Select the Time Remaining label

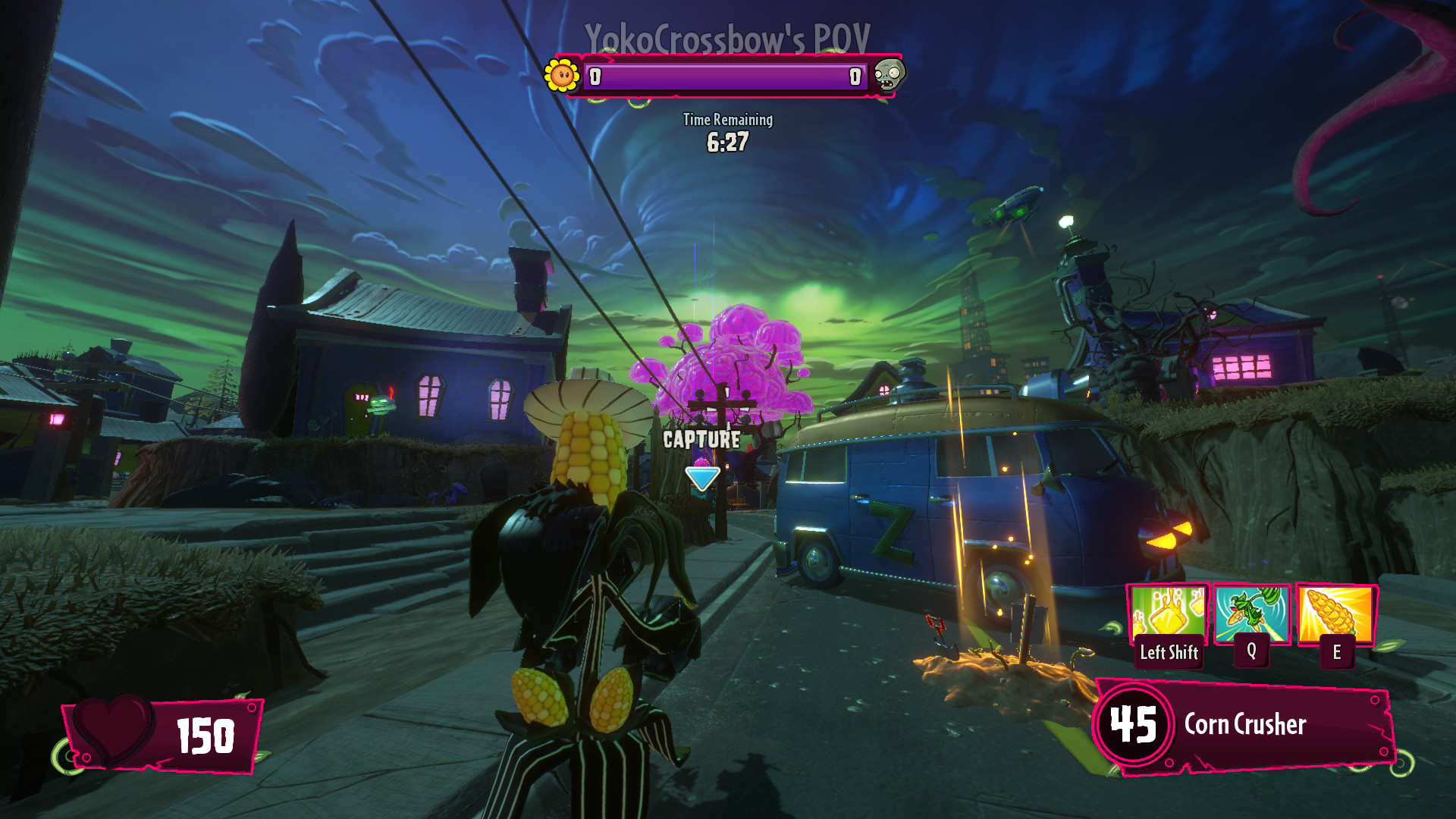(x=727, y=120)
